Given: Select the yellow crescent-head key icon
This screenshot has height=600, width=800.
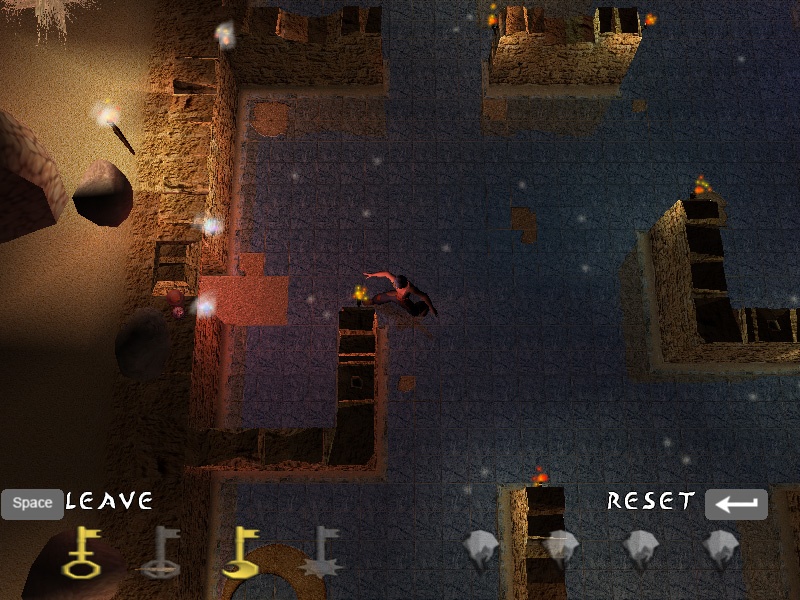Looking at the screenshot, I should click(x=240, y=553).
